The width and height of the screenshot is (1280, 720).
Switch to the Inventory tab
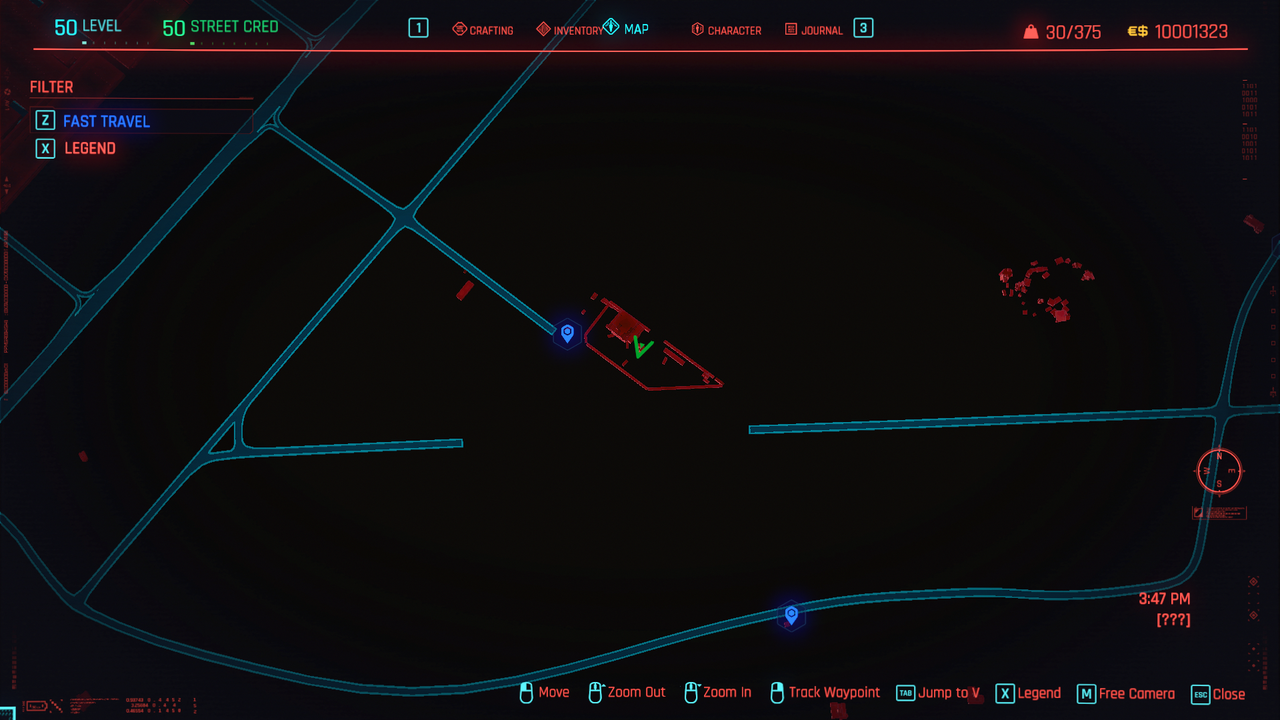pyautogui.click(x=569, y=30)
